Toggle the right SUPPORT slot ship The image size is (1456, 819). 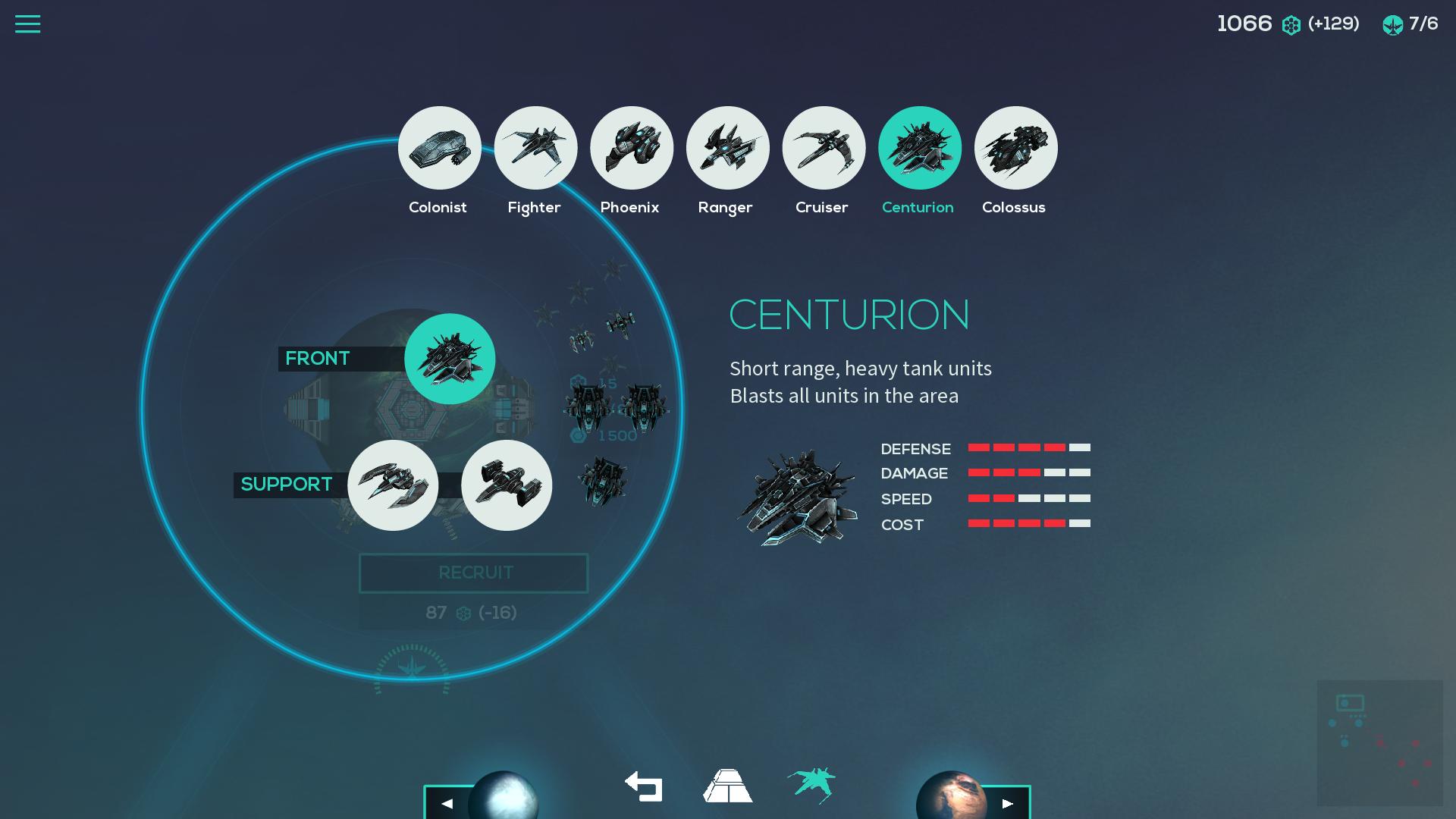click(507, 485)
